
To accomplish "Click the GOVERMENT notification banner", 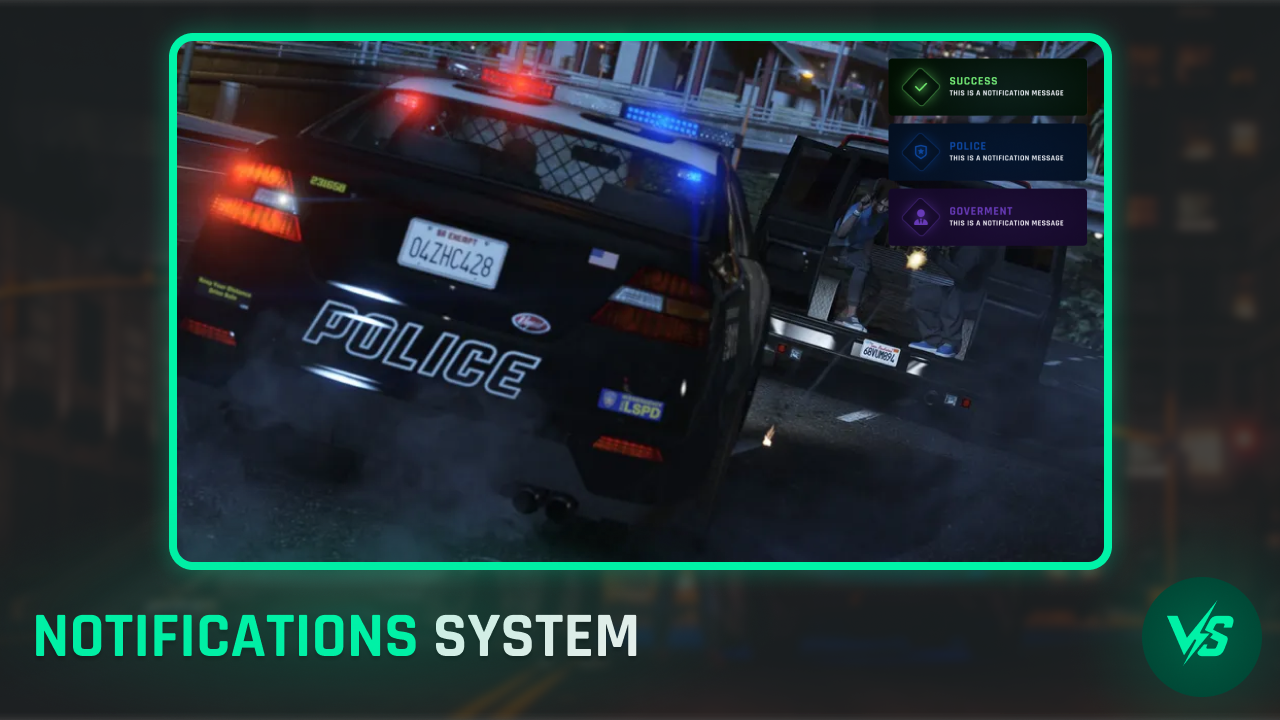I will click(988, 216).
